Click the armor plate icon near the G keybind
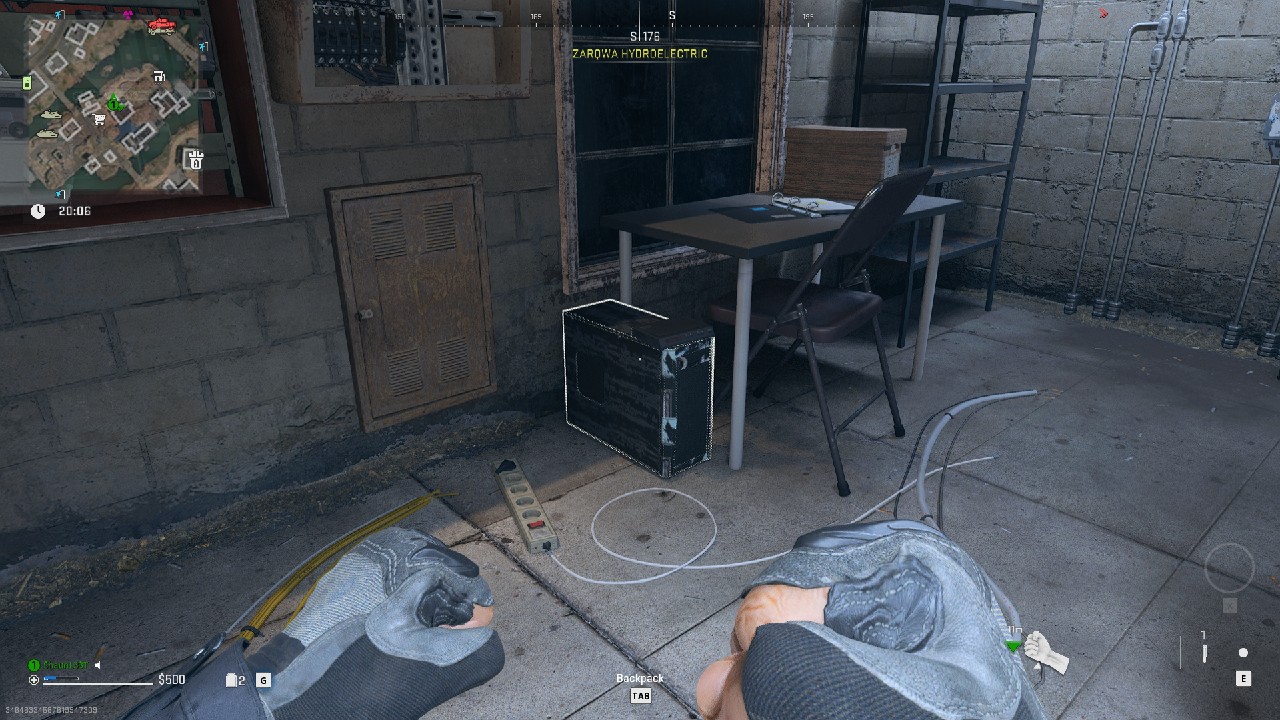The width and height of the screenshot is (1280, 720). [231, 680]
